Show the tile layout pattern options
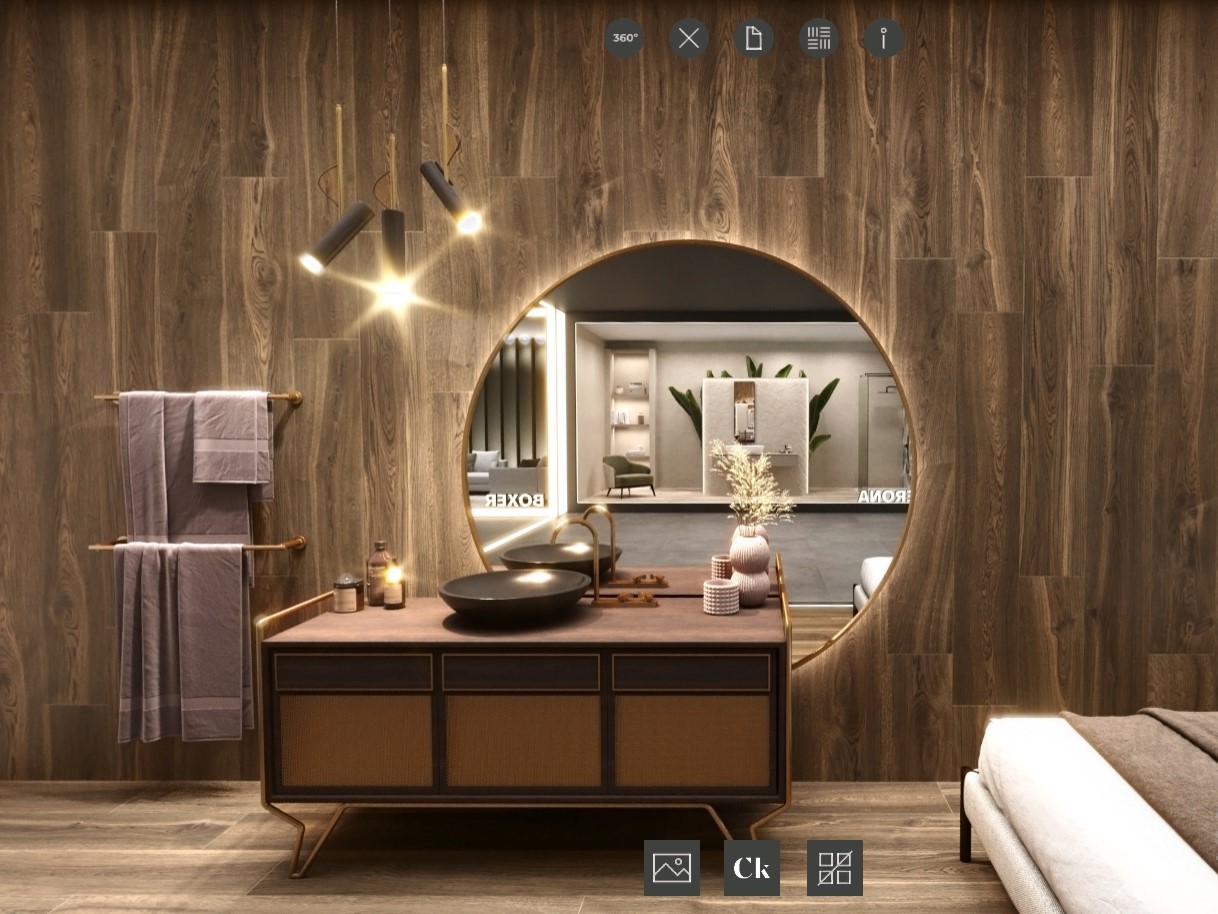Screen dimensions: 1218x914 pos(819,38)
